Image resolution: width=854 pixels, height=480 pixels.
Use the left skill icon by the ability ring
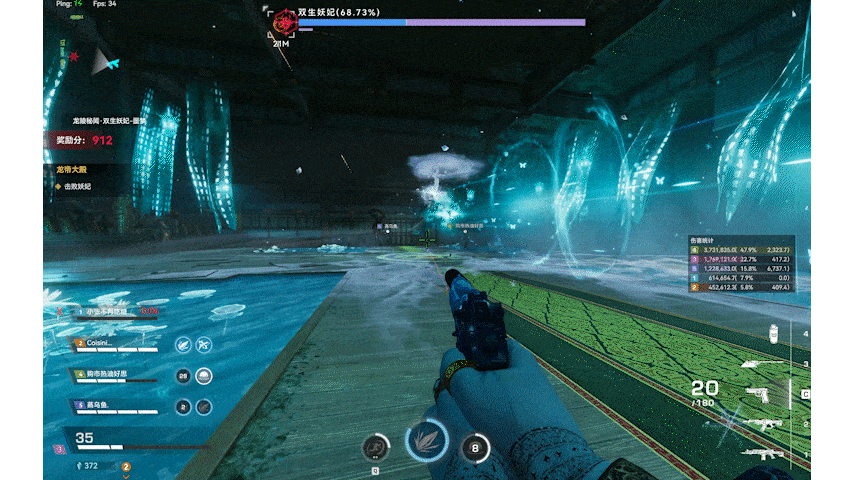click(375, 448)
